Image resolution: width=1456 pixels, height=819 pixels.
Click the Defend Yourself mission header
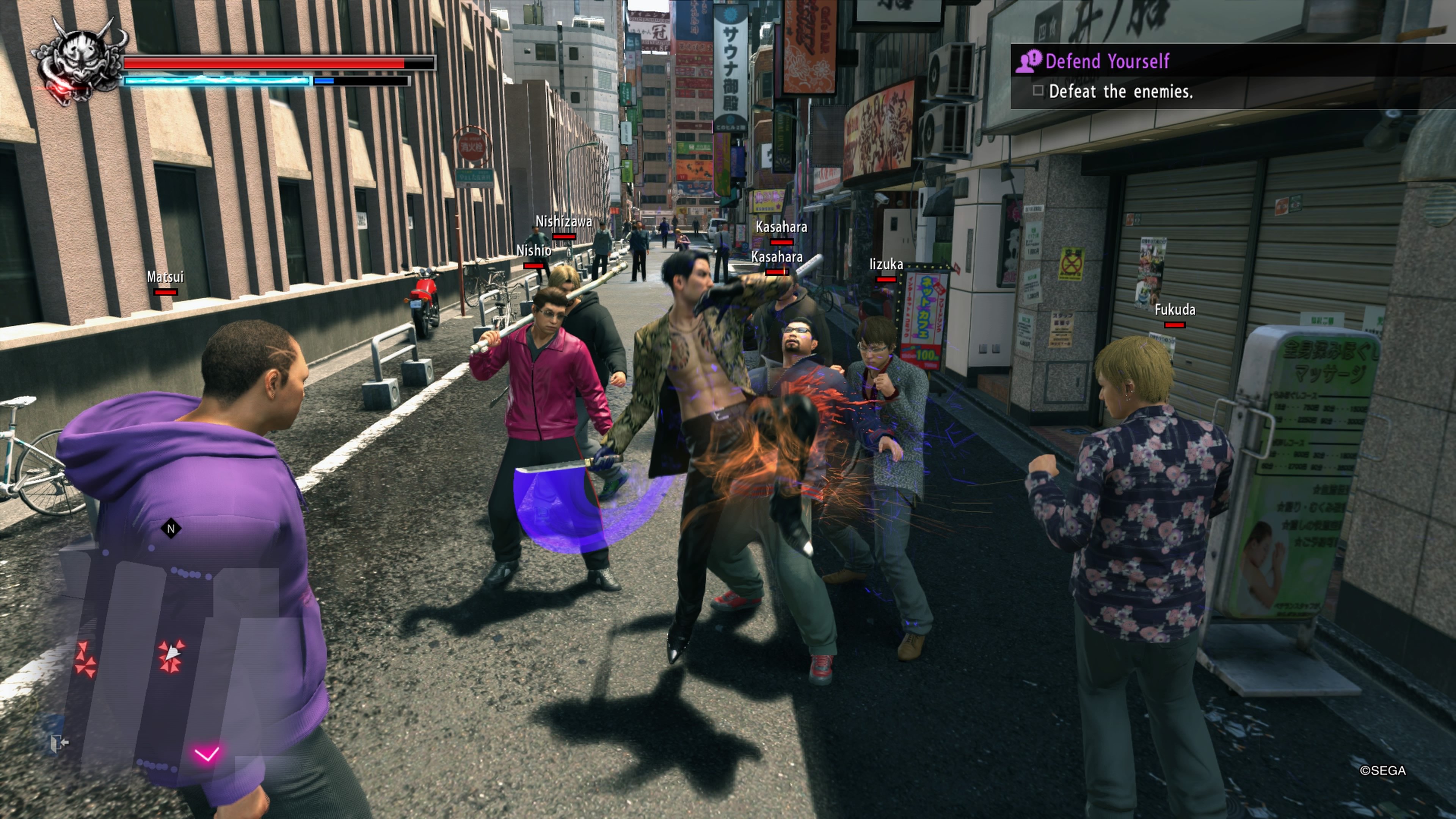pos(1107,61)
